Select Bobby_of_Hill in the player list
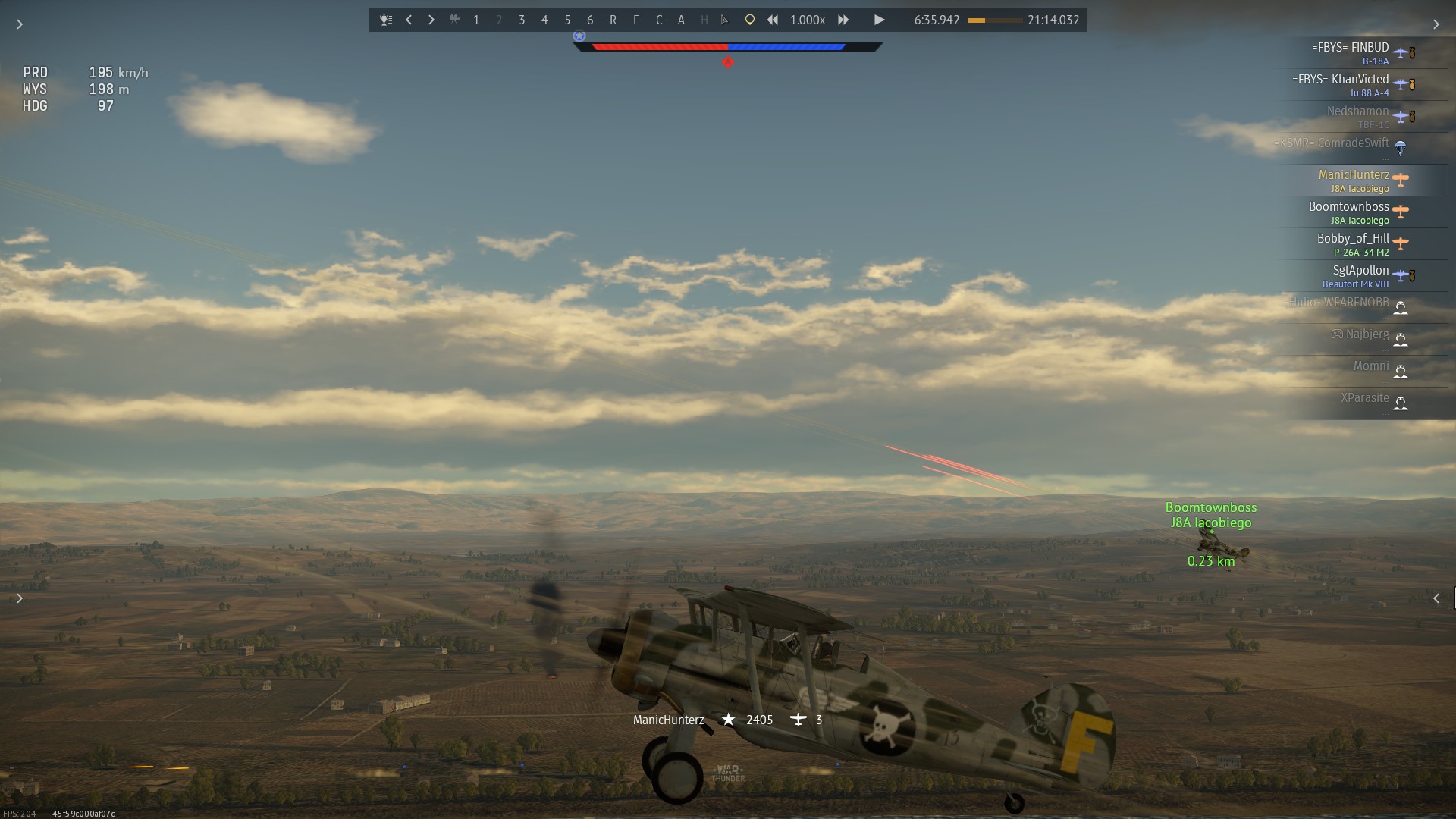The image size is (1456, 819). [x=1353, y=244]
